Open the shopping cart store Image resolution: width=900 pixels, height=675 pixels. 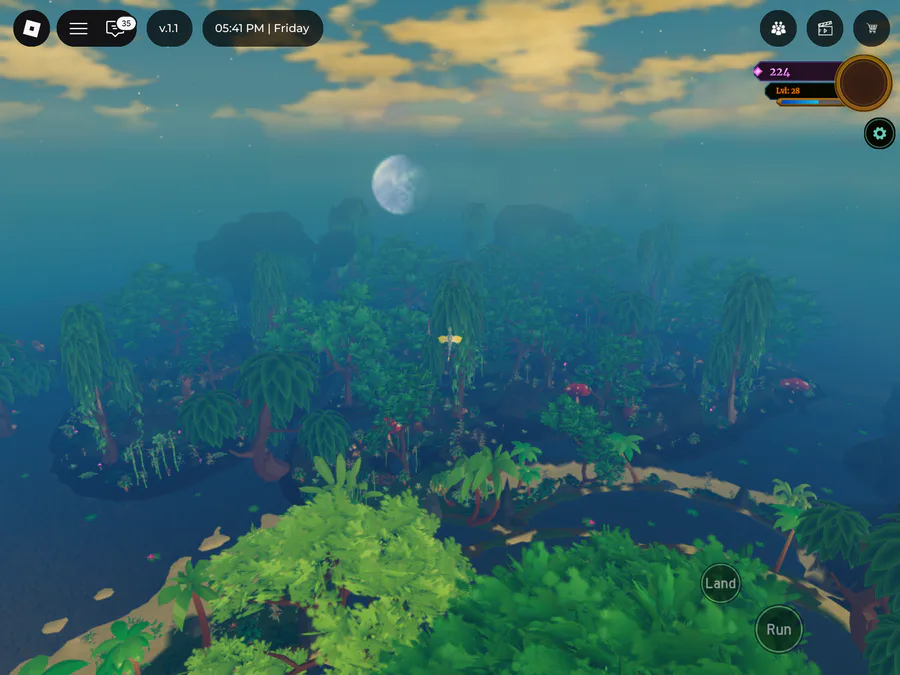(872, 28)
